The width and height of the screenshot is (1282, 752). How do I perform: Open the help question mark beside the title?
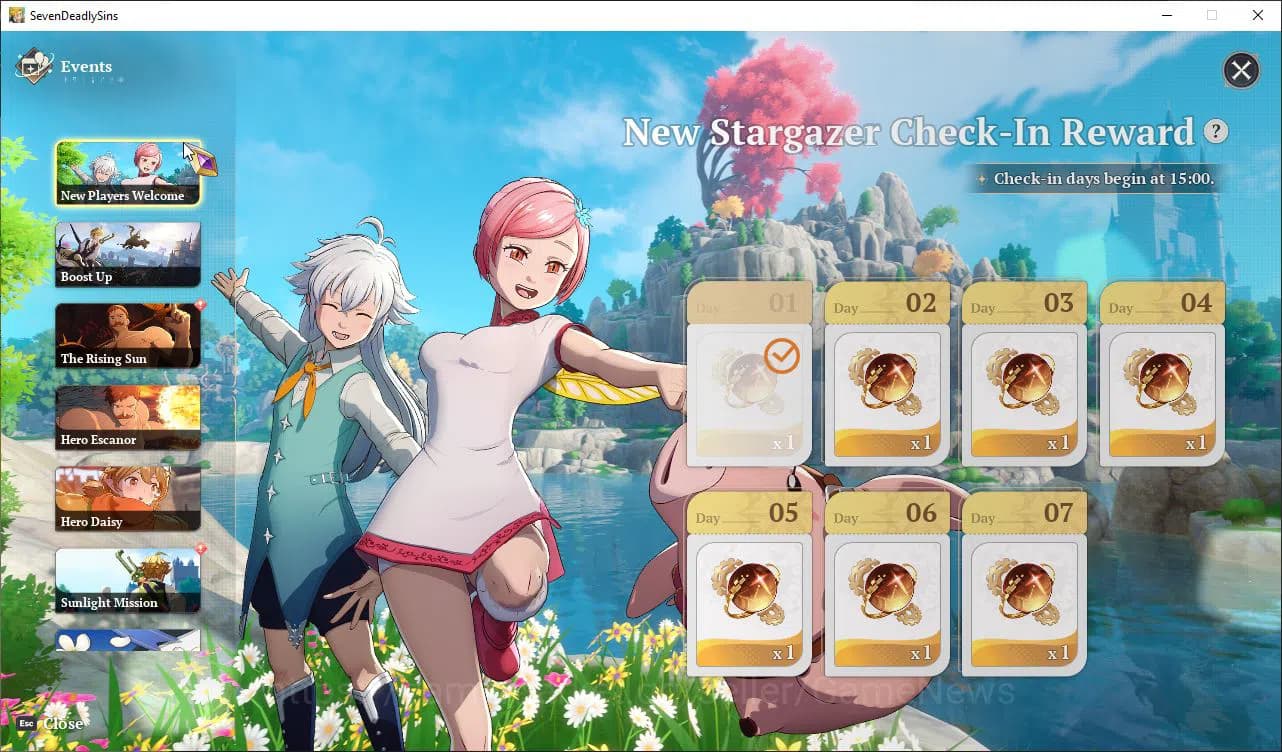(1216, 131)
